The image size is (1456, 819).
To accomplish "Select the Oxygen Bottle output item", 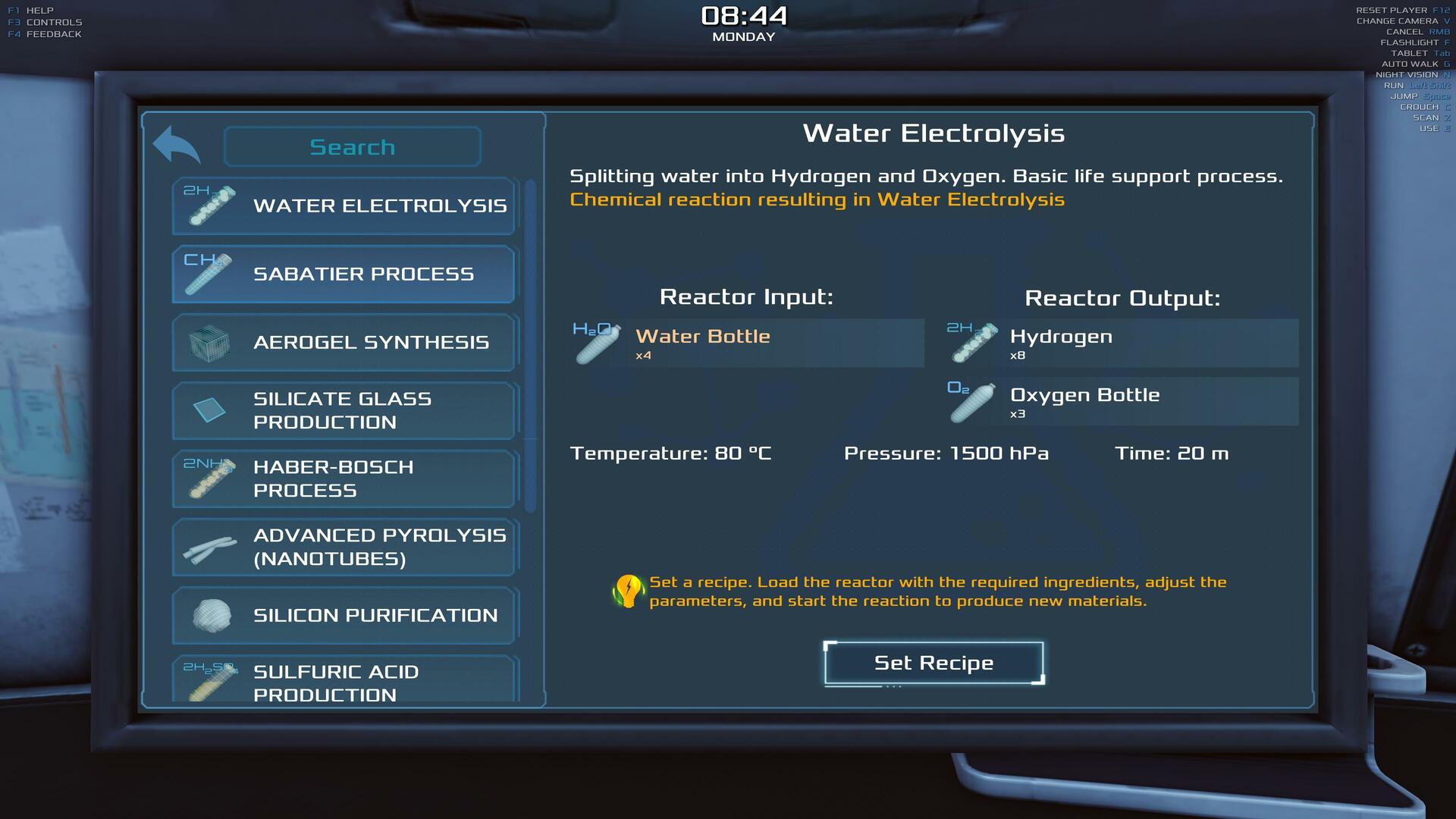I will coord(1122,402).
